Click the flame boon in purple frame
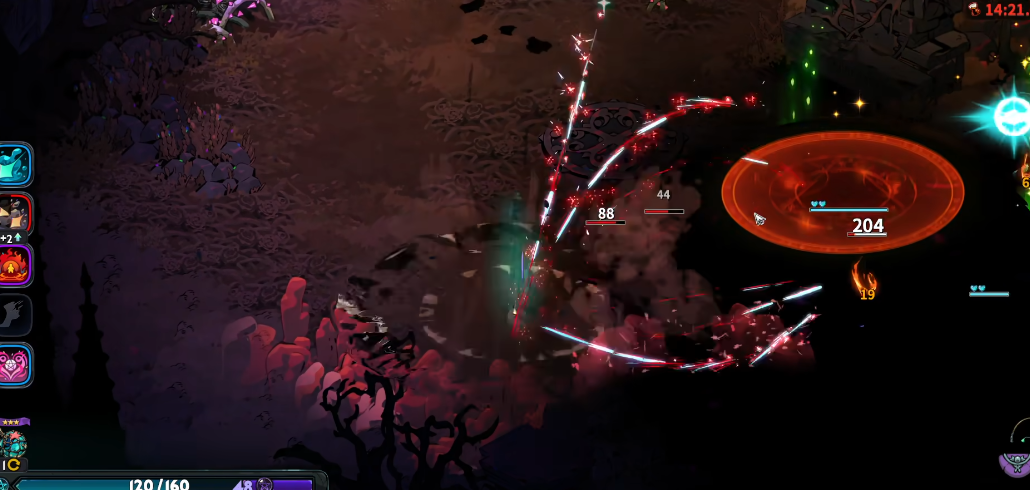The image size is (1030, 490). (16, 265)
